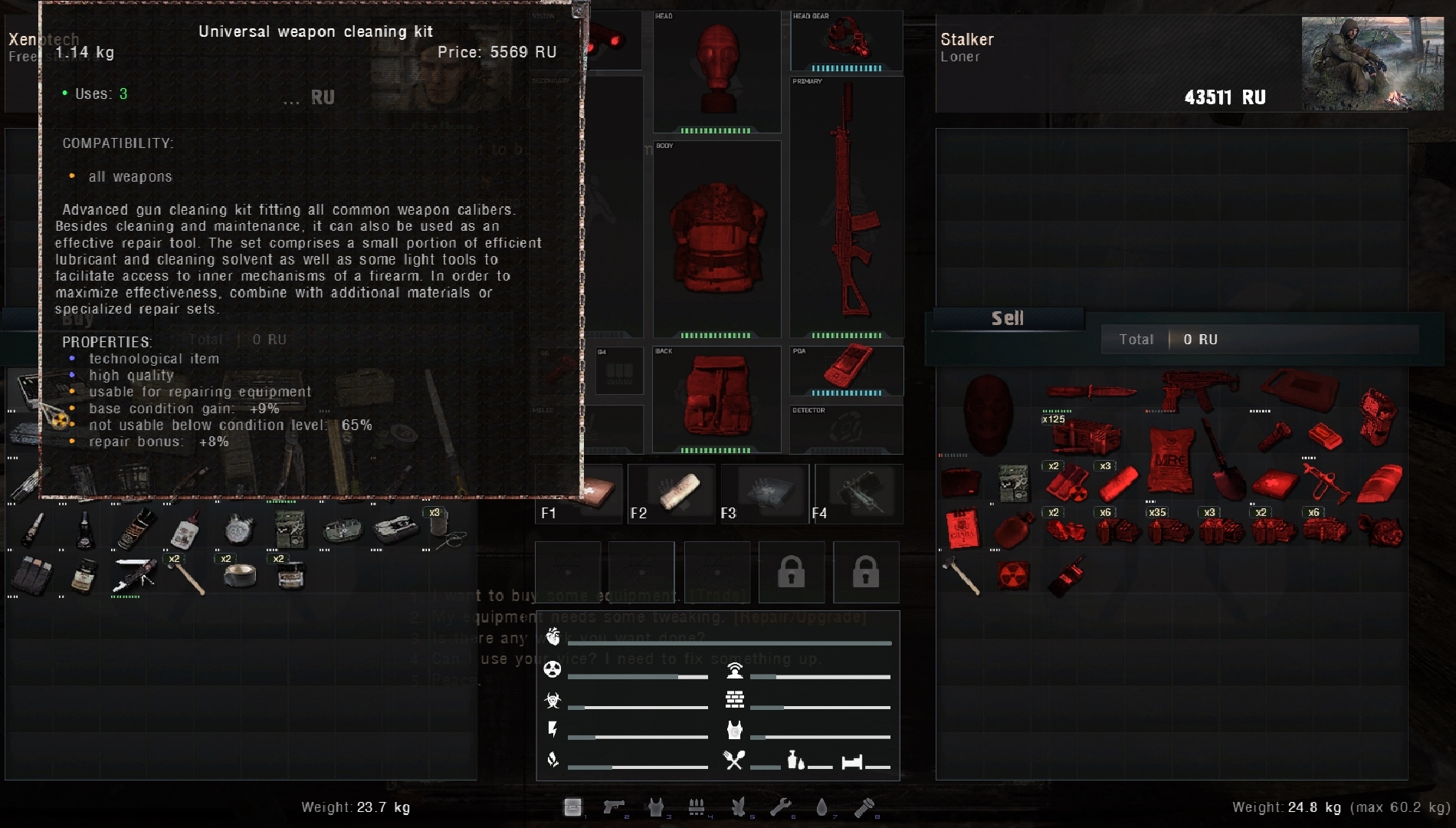Select the pistol weapon filter icon
Screen dimensions: 1456x828
coord(615,807)
